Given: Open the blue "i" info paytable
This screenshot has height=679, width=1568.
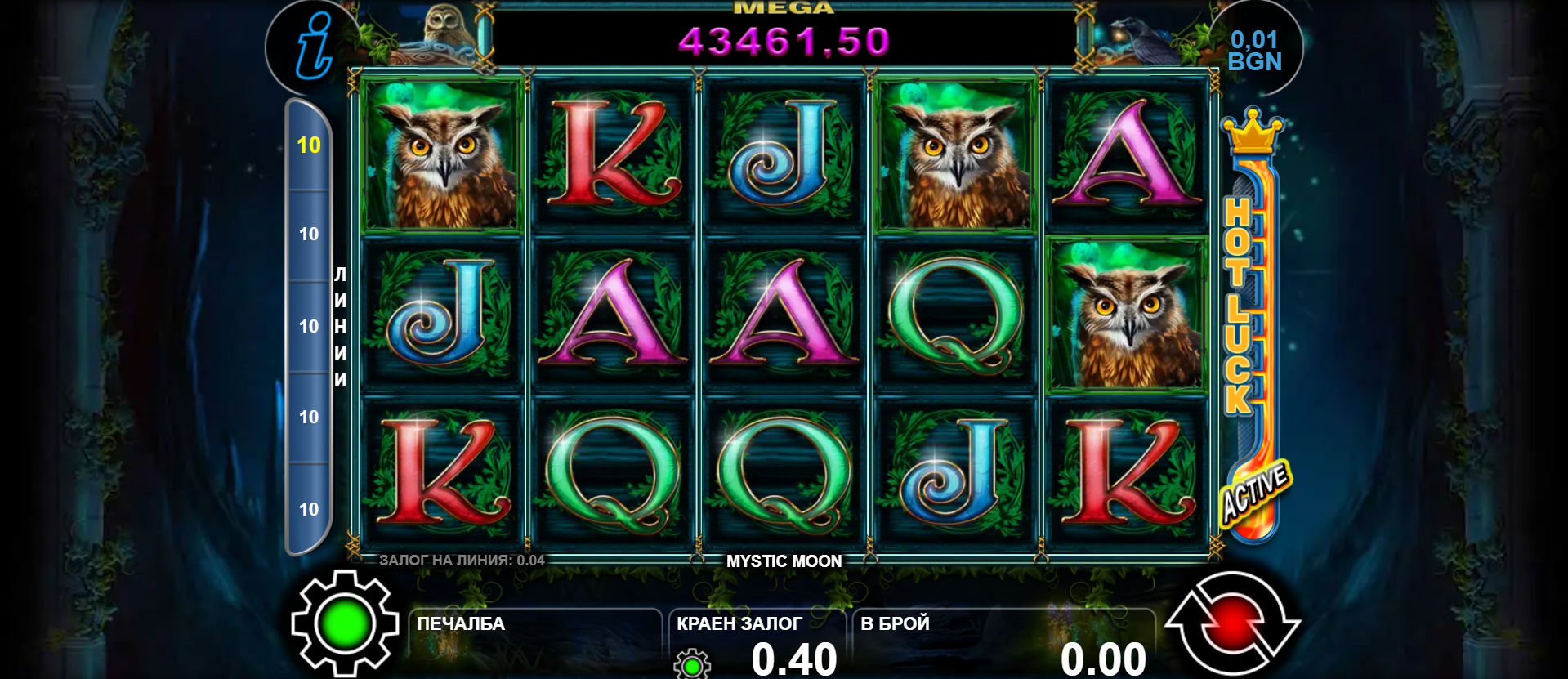Looking at the screenshot, I should tap(313, 47).
